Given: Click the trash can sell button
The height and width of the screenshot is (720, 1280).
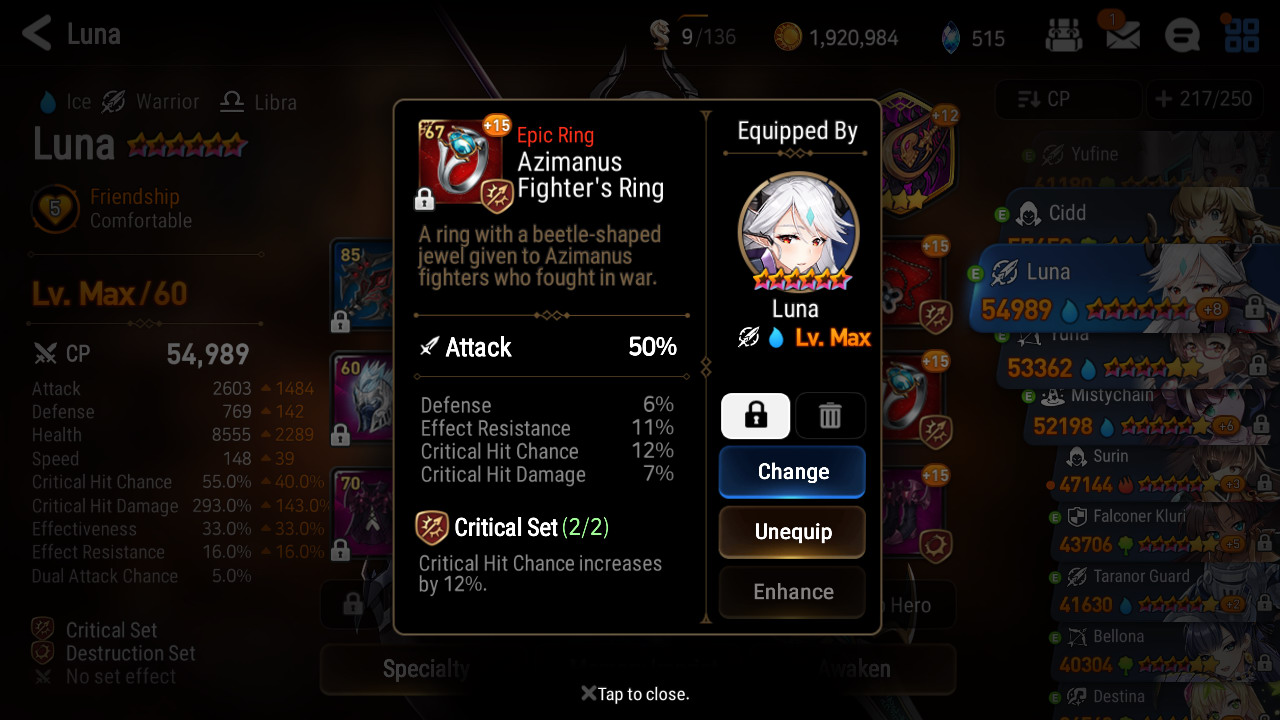Looking at the screenshot, I should [830, 416].
